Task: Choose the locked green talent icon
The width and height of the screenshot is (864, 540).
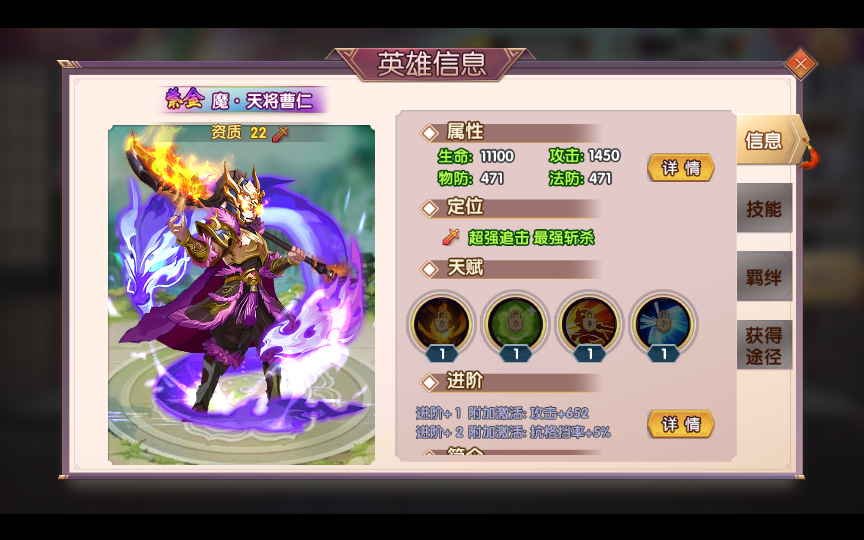Action: [x=515, y=323]
